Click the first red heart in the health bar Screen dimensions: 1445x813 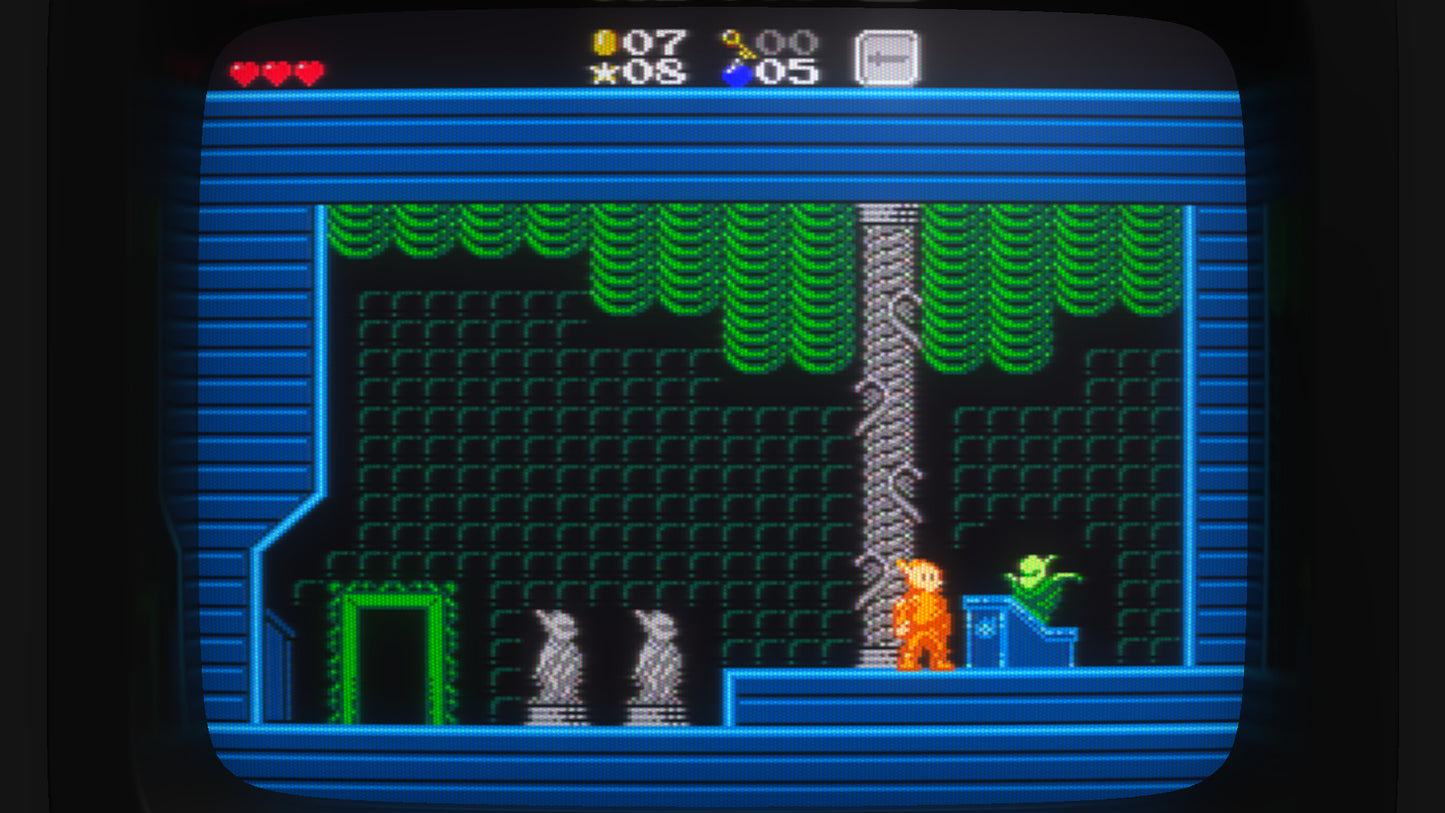click(x=243, y=72)
